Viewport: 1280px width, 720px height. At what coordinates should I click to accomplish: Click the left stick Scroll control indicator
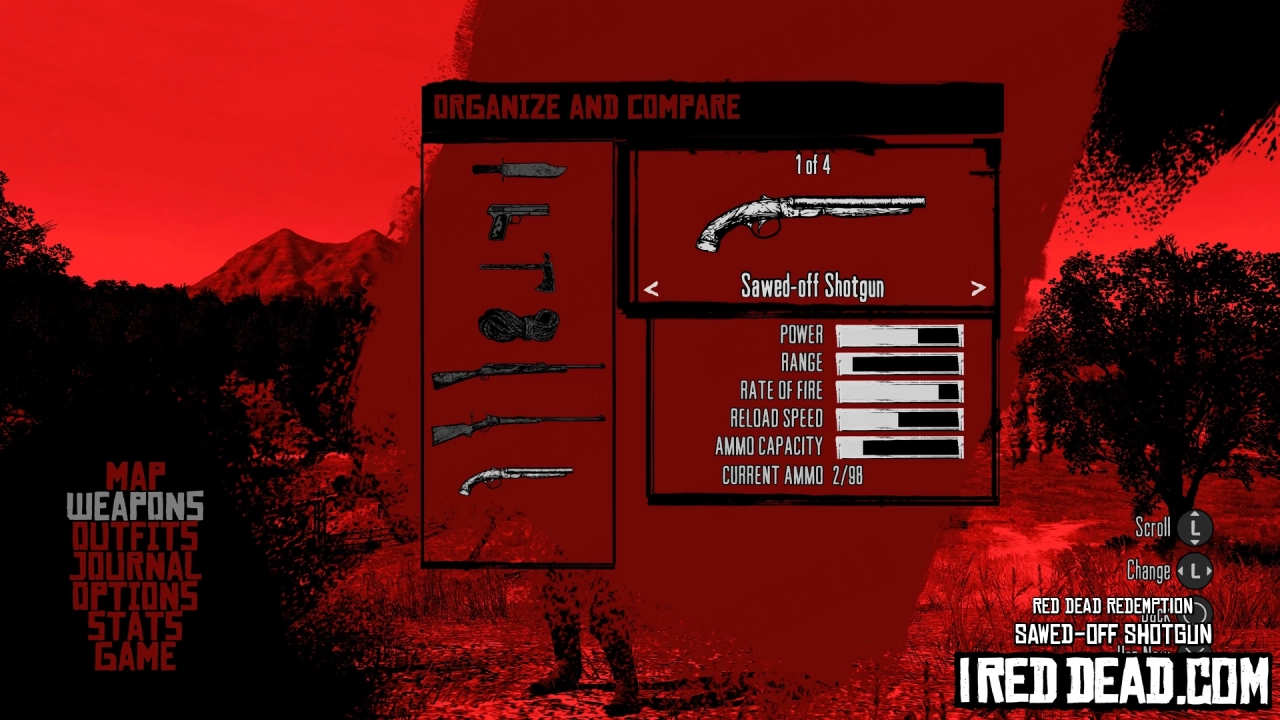(1196, 527)
